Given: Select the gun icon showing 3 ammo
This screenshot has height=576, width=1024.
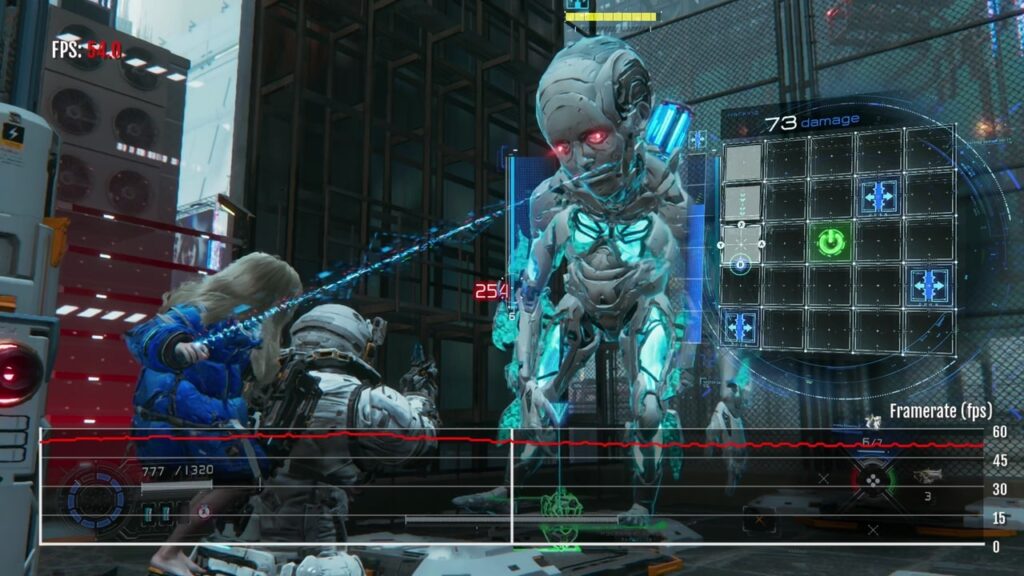Looking at the screenshot, I should [x=926, y=476].
